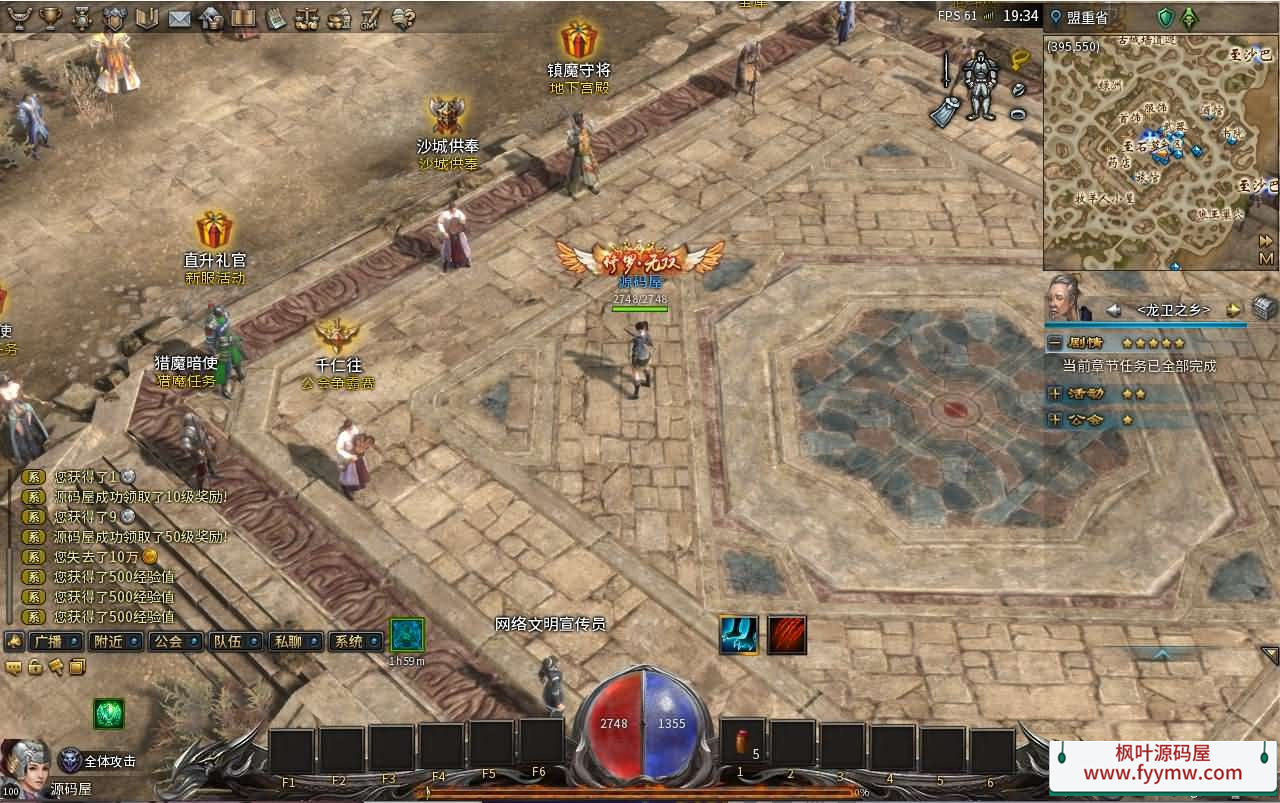Screen dimensions: 1280x803
Task: Click the minimap
Action: point(1150,150)
